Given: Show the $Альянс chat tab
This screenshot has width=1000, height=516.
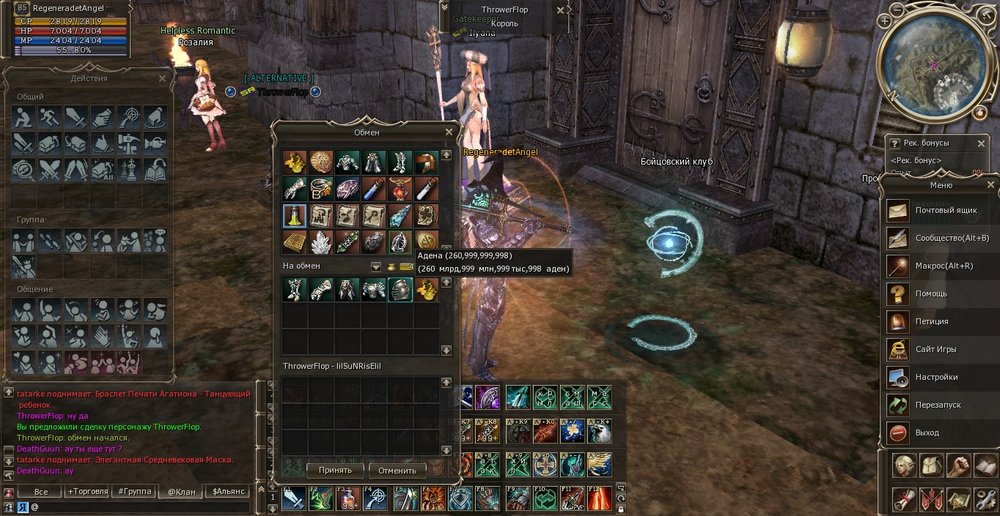Looking at the screenshot, I should 227,492.
